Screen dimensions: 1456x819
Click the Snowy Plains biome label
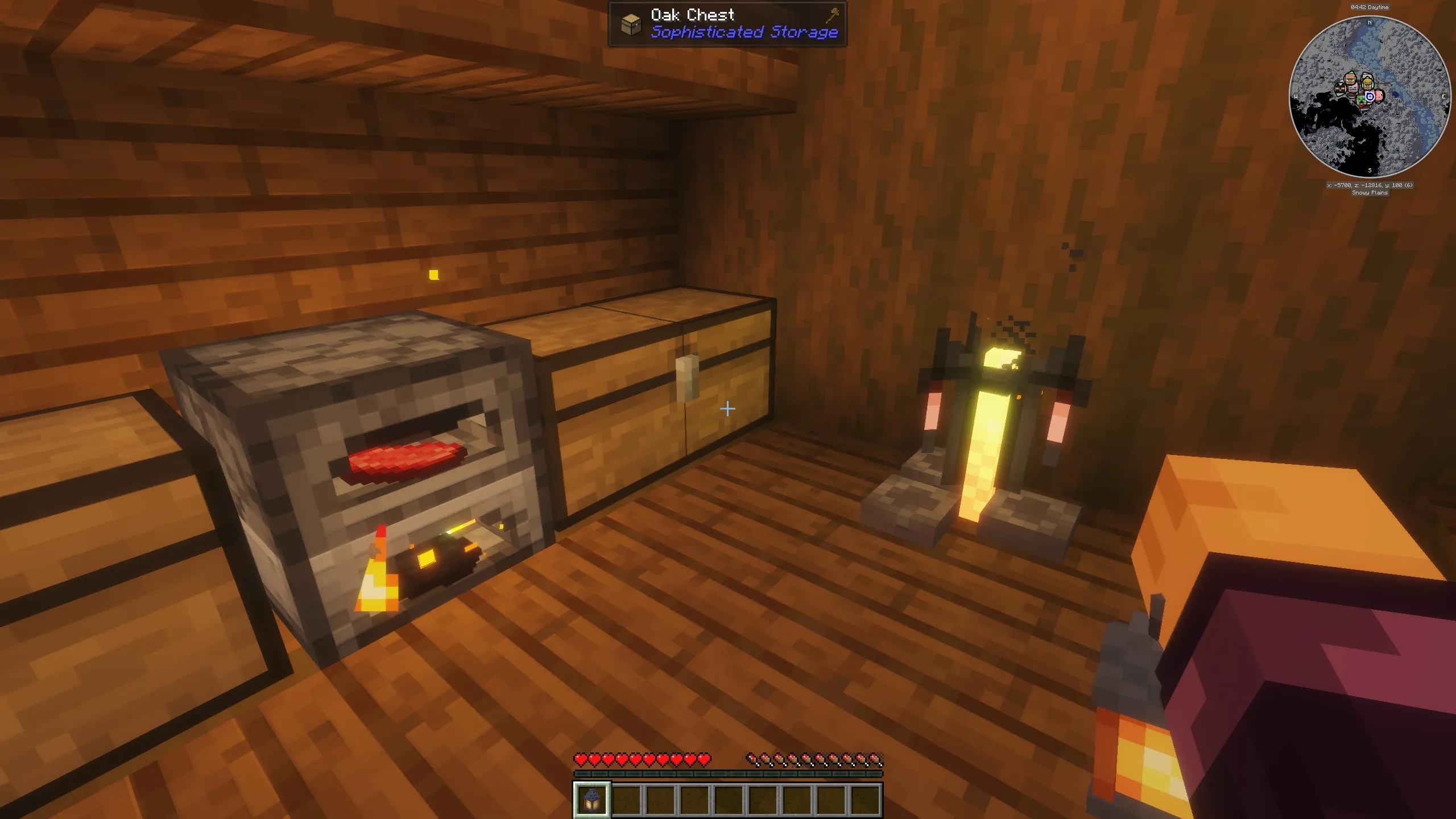(1370, 193)
